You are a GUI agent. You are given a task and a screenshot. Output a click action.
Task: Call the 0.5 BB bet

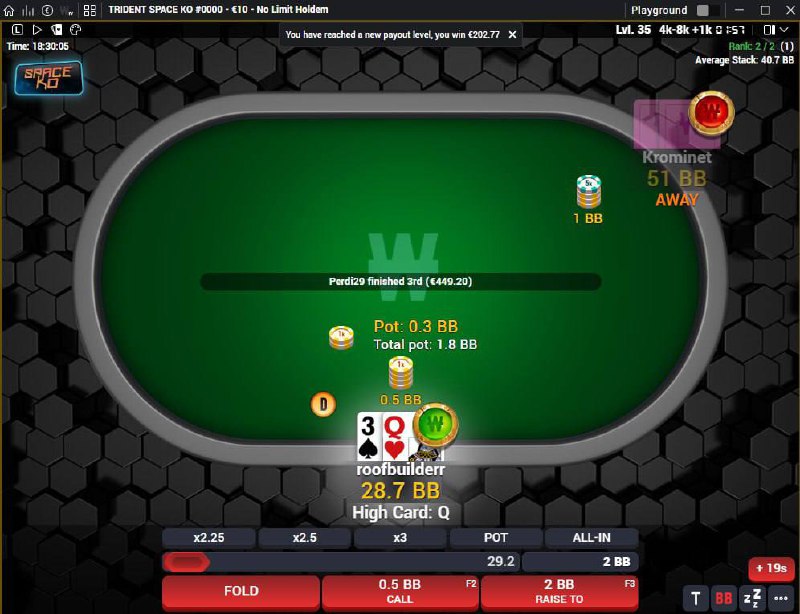point(400,591)
